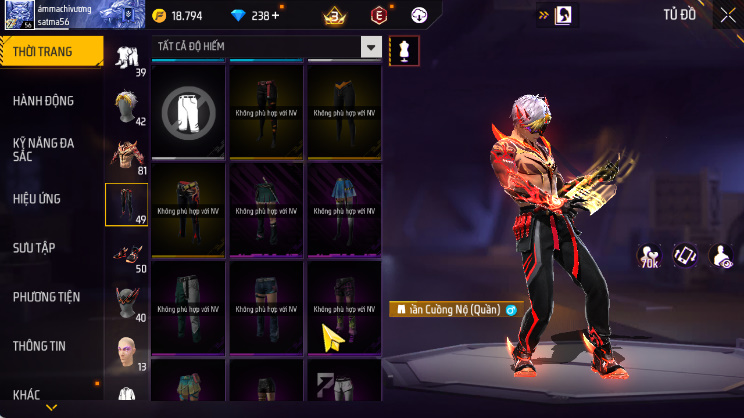The image size is (744, 418).
Task: Click the cloud download icon
Action: (x=420, y=16)
